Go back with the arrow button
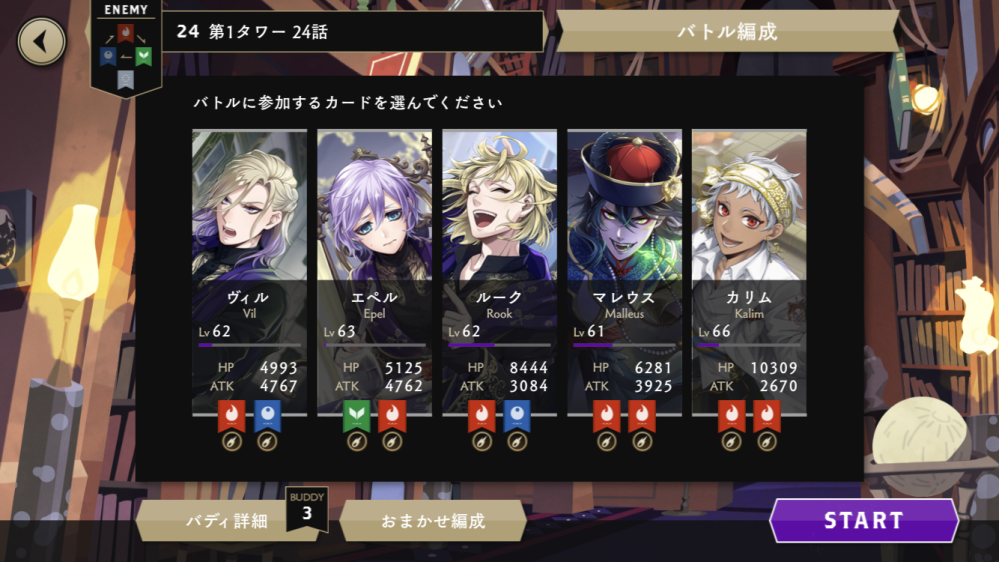This screenshot has width=999, height=562. coord(41,42)
